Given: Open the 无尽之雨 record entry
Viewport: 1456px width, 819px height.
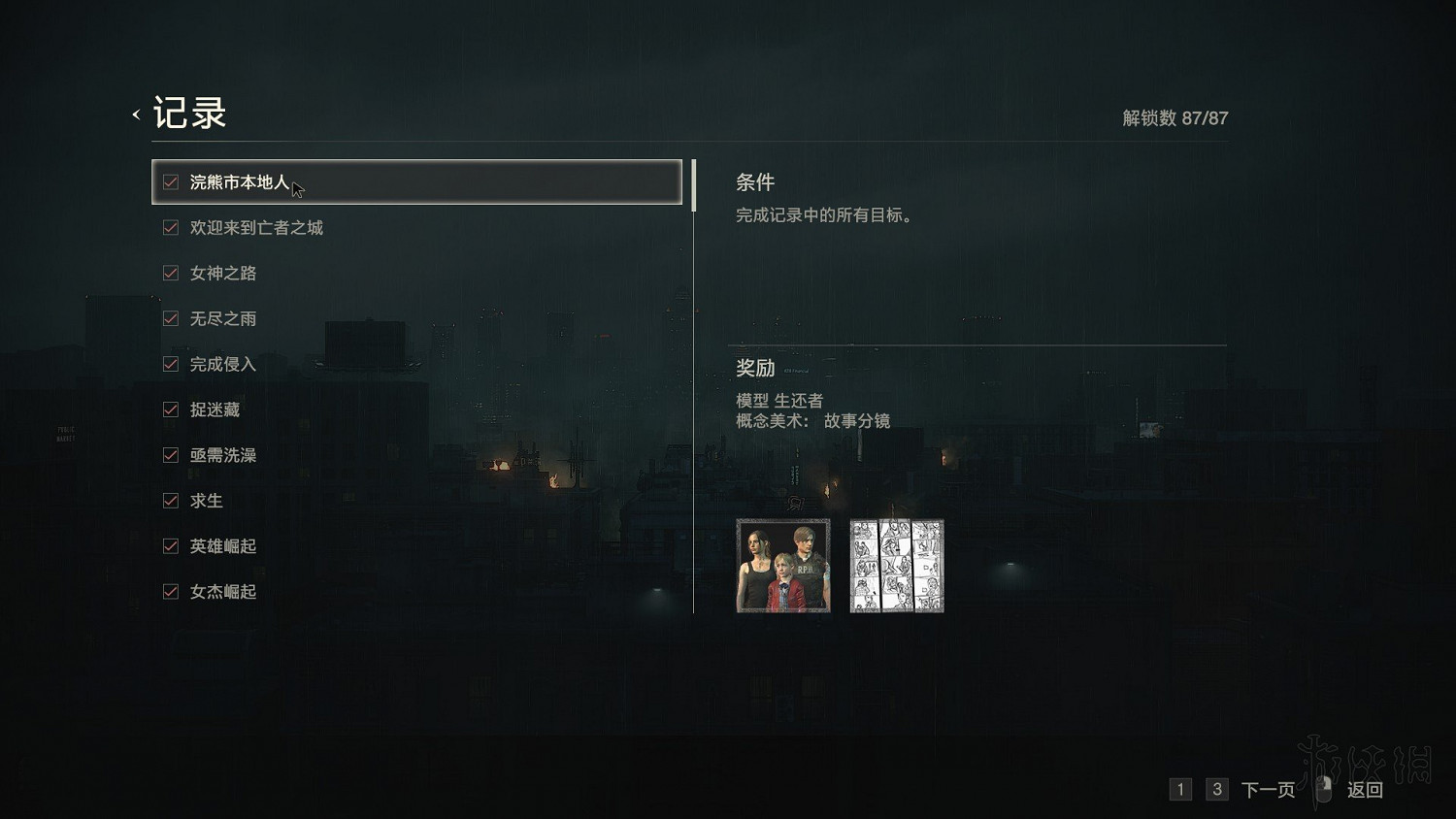Looking at the screenshot, I should [x=221, y=319].
